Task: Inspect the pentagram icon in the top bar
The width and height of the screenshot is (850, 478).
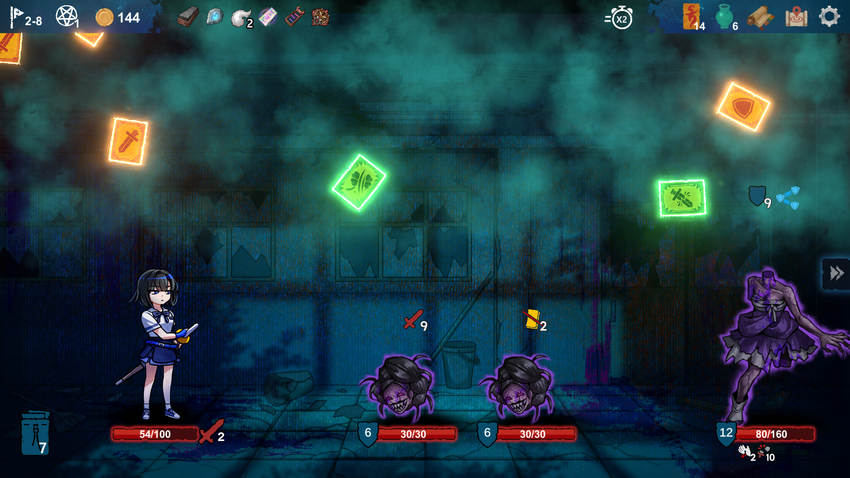Action: [x=67, y=17]
